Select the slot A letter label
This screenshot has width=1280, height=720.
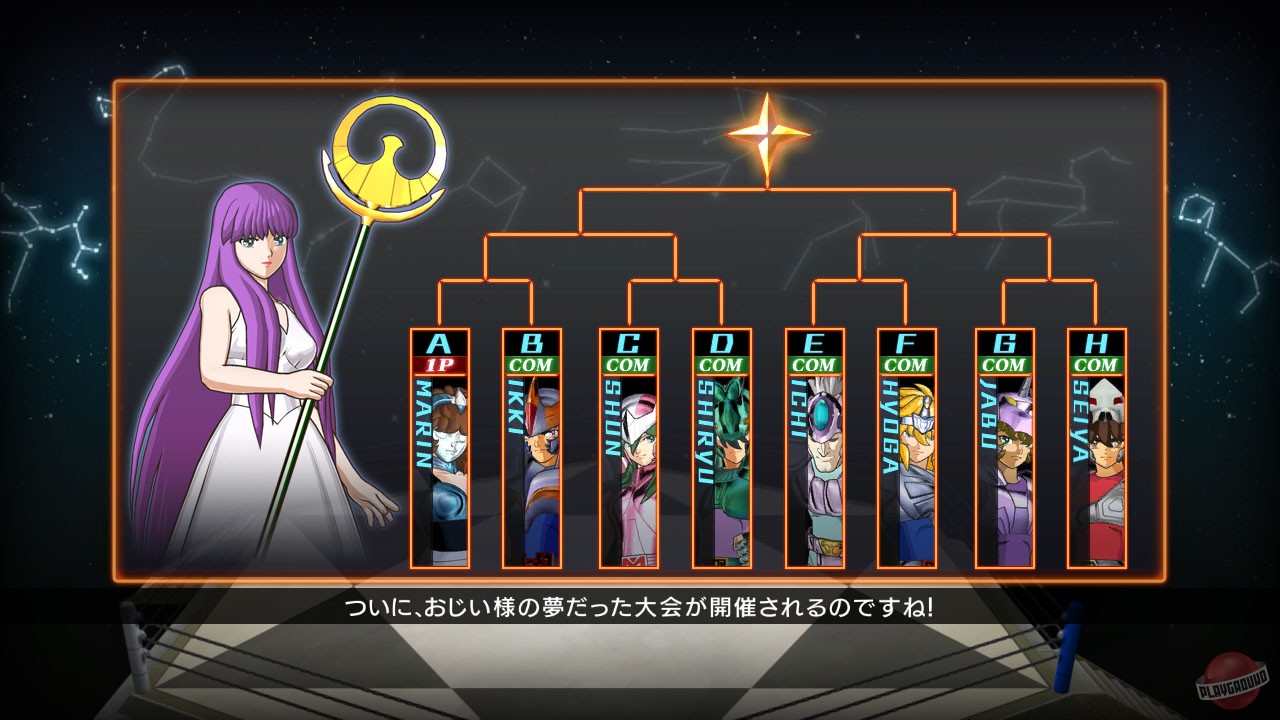coord(440,344)
